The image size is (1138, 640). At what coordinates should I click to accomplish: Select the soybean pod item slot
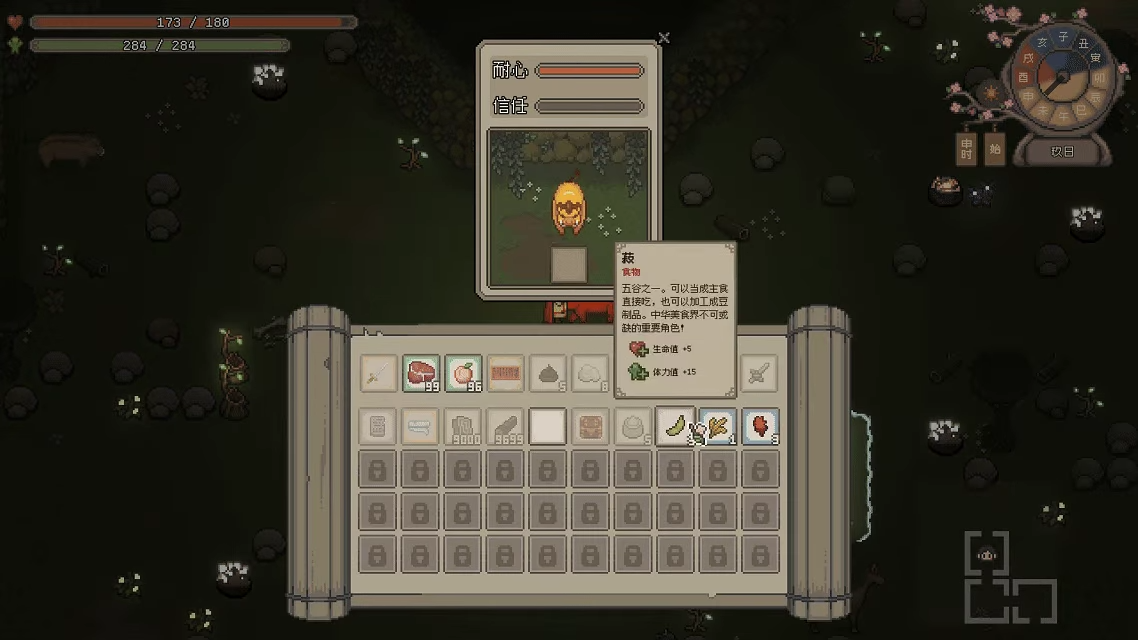click(x=675, y=427)
